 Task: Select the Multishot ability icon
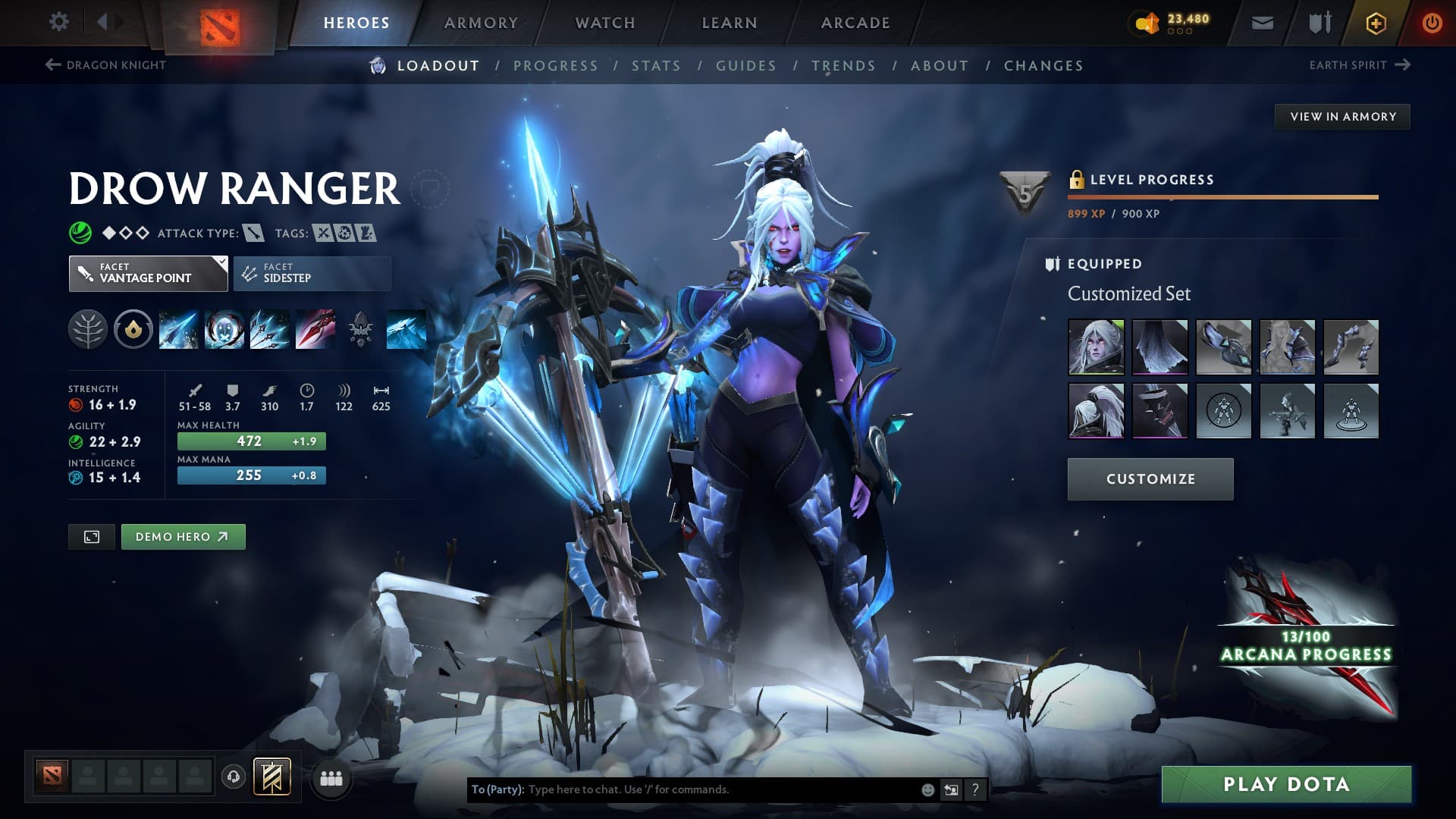pyautogui.click(x=270, y=330)
